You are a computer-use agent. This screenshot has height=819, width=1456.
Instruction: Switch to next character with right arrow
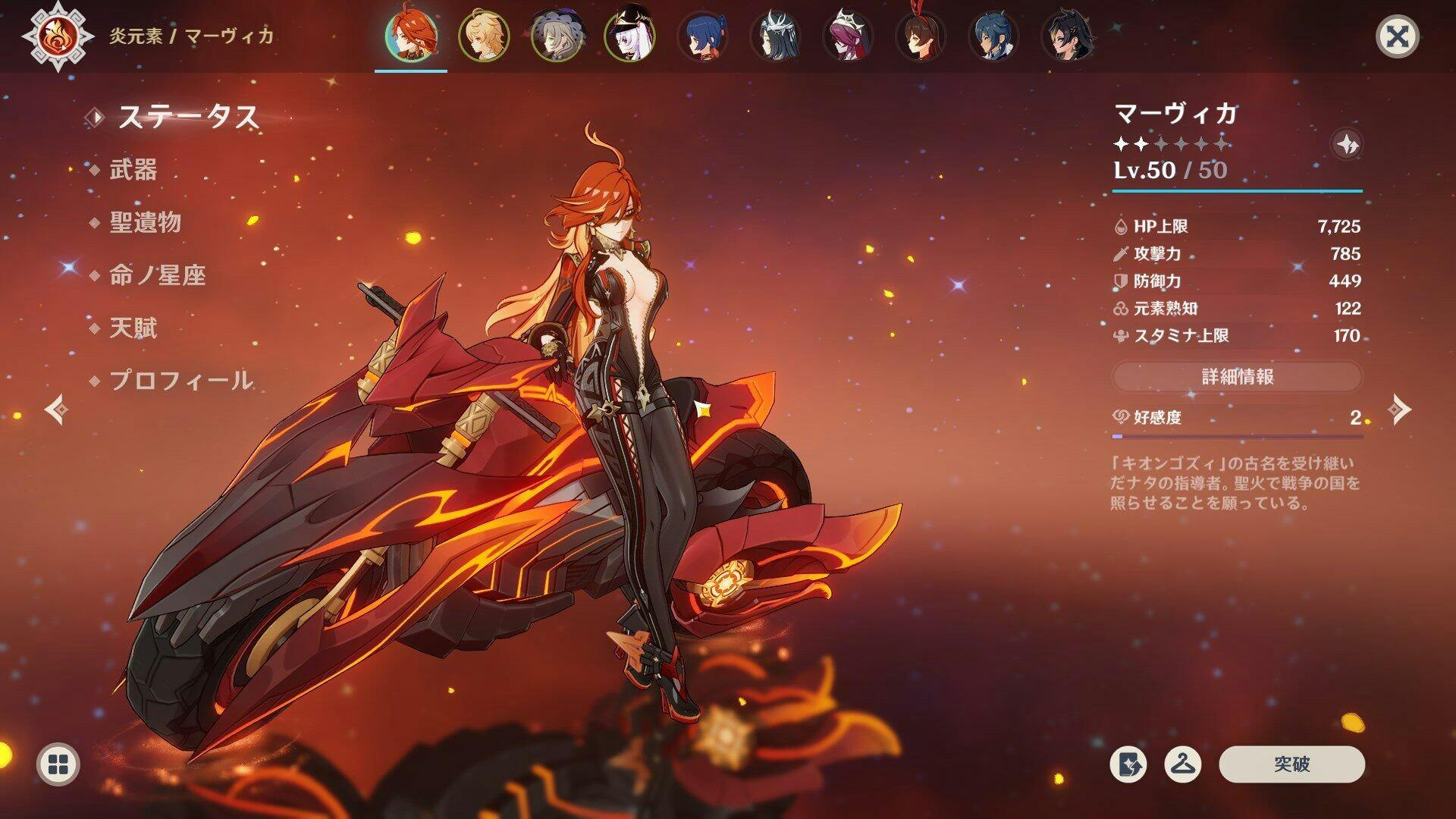pos(1399,410)
